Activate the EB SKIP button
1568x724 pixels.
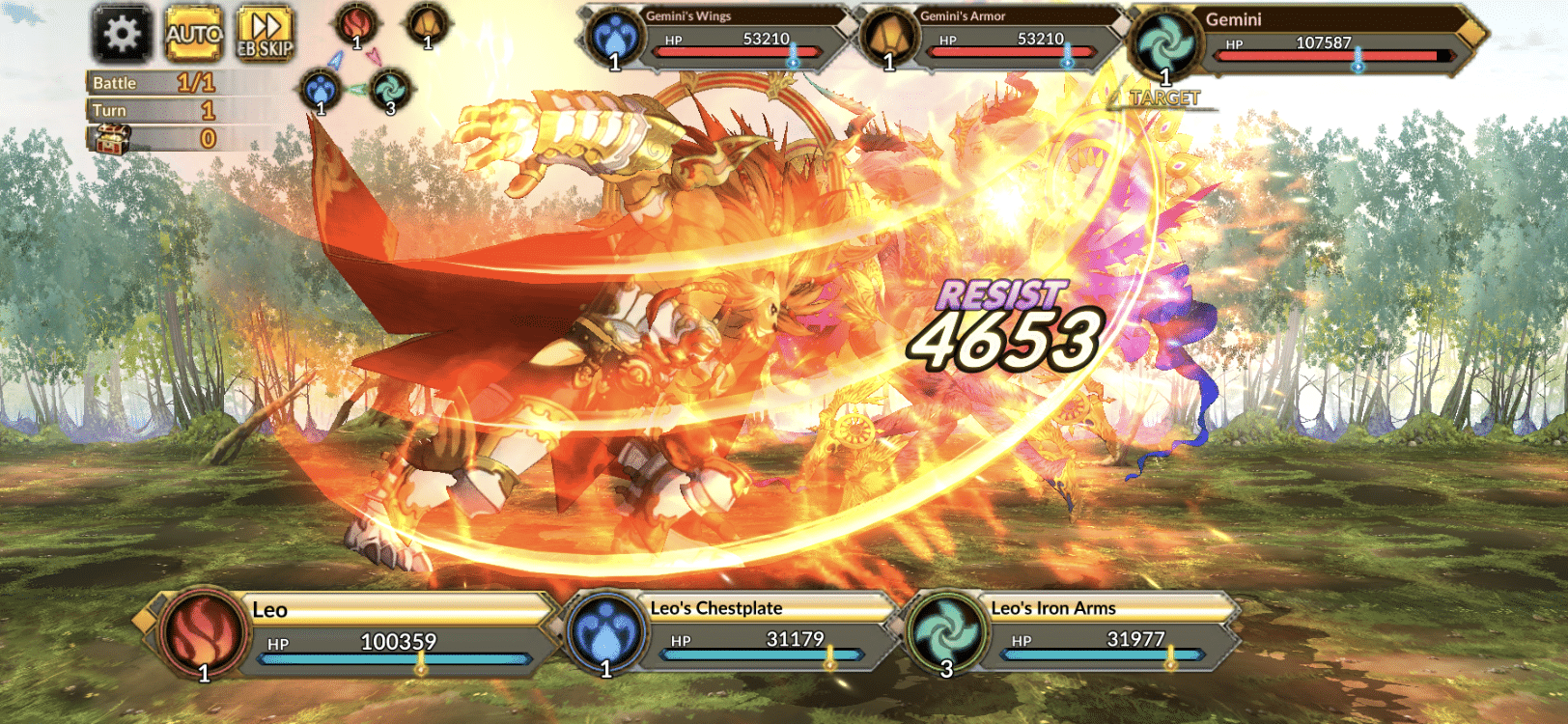(x=265, y=35)
